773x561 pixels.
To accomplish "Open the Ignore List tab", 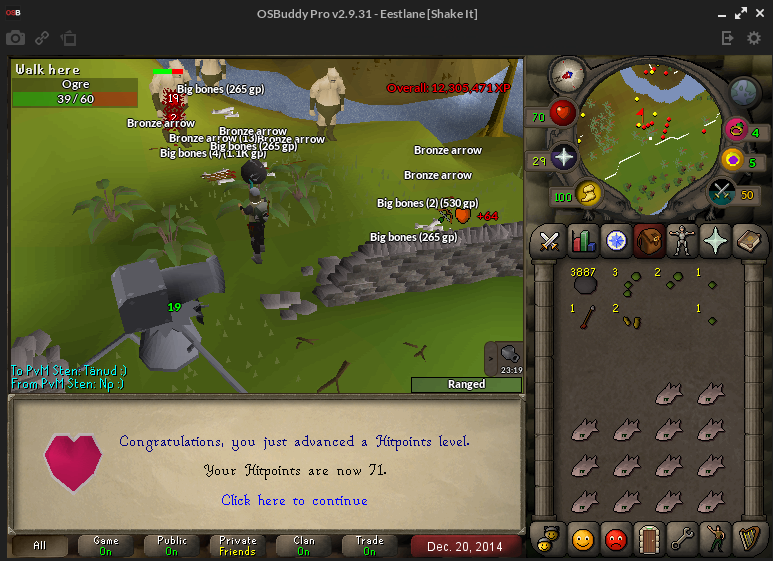I will [615, 539].
